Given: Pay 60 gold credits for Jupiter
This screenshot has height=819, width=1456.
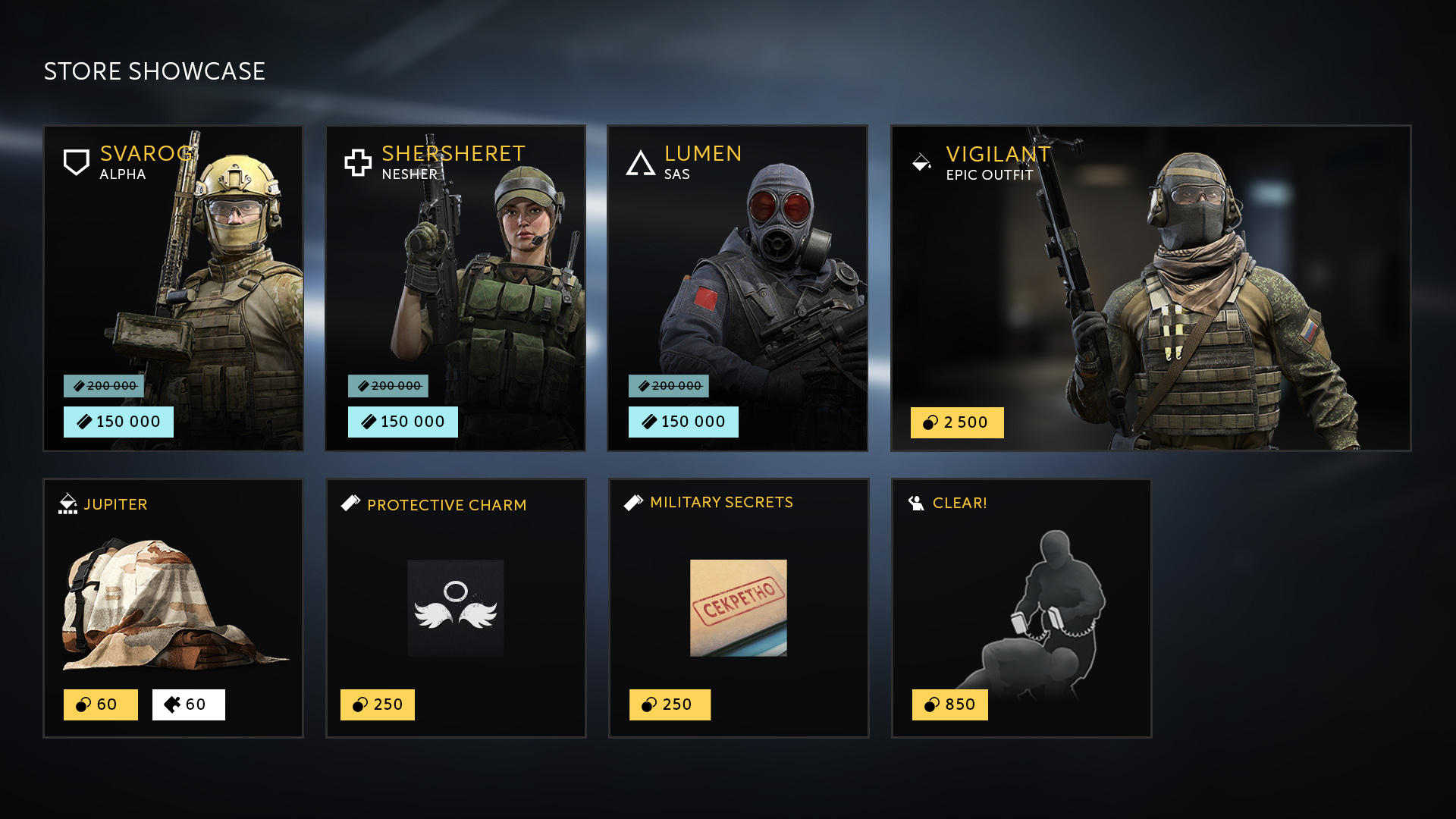Looking at the screenshot, I should [101, 704].
